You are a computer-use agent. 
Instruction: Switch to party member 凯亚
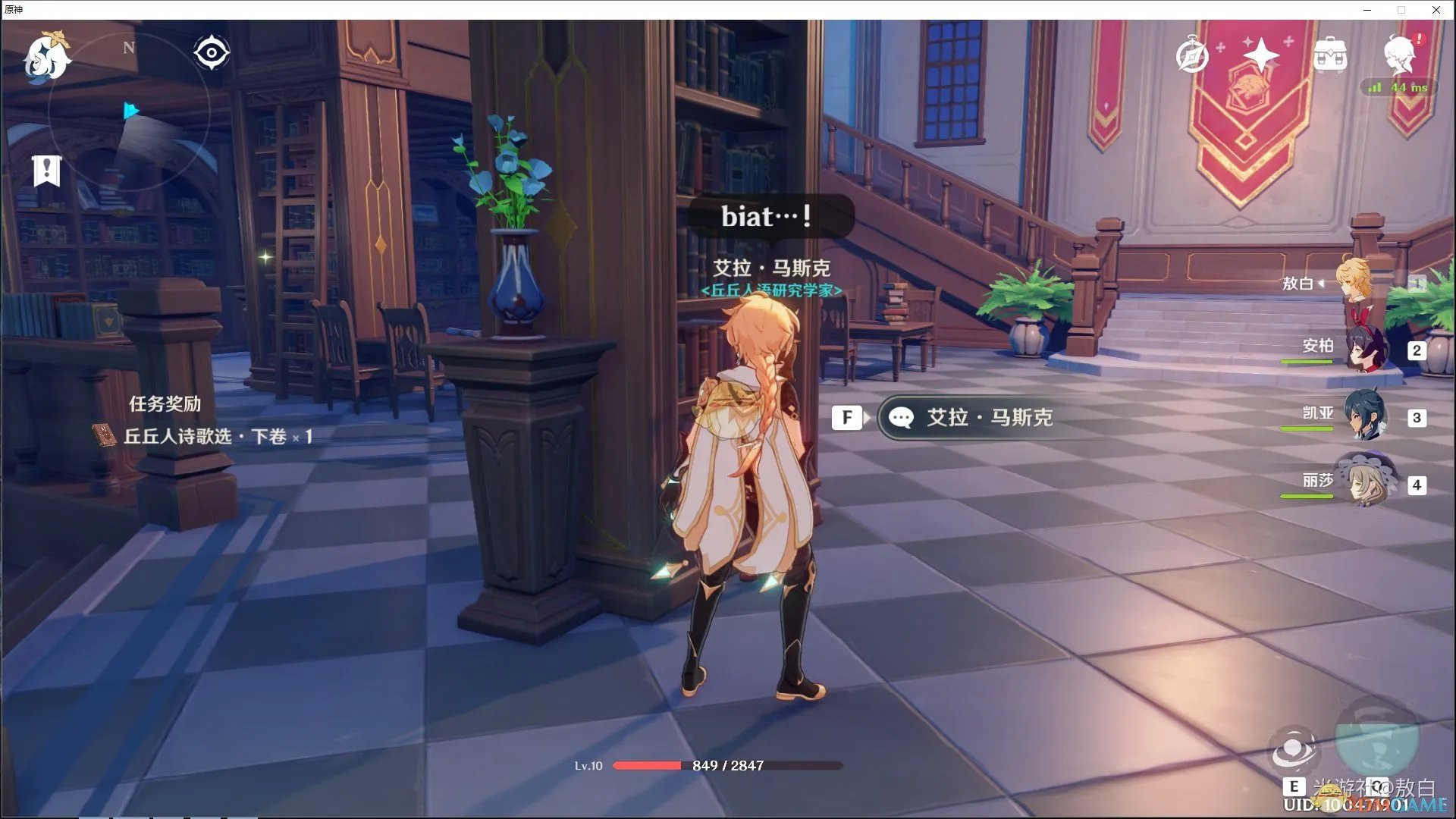[x=1365, y=416]
